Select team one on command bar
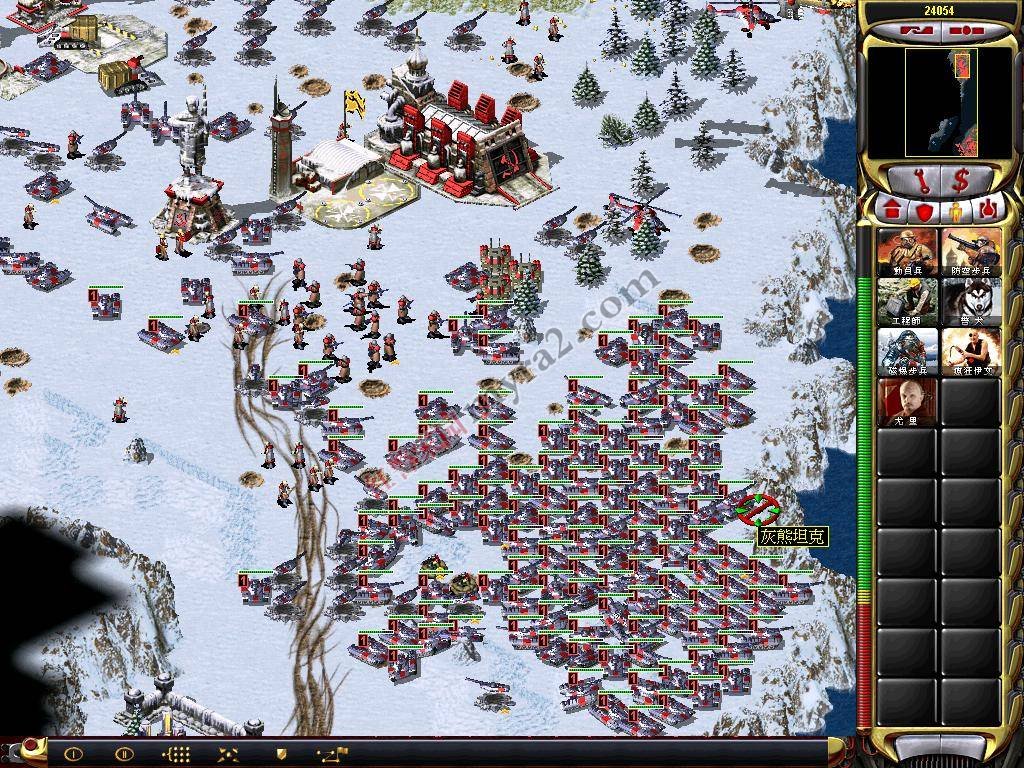This screenshot has height=768, width=1024. click(x=73, y=753)
